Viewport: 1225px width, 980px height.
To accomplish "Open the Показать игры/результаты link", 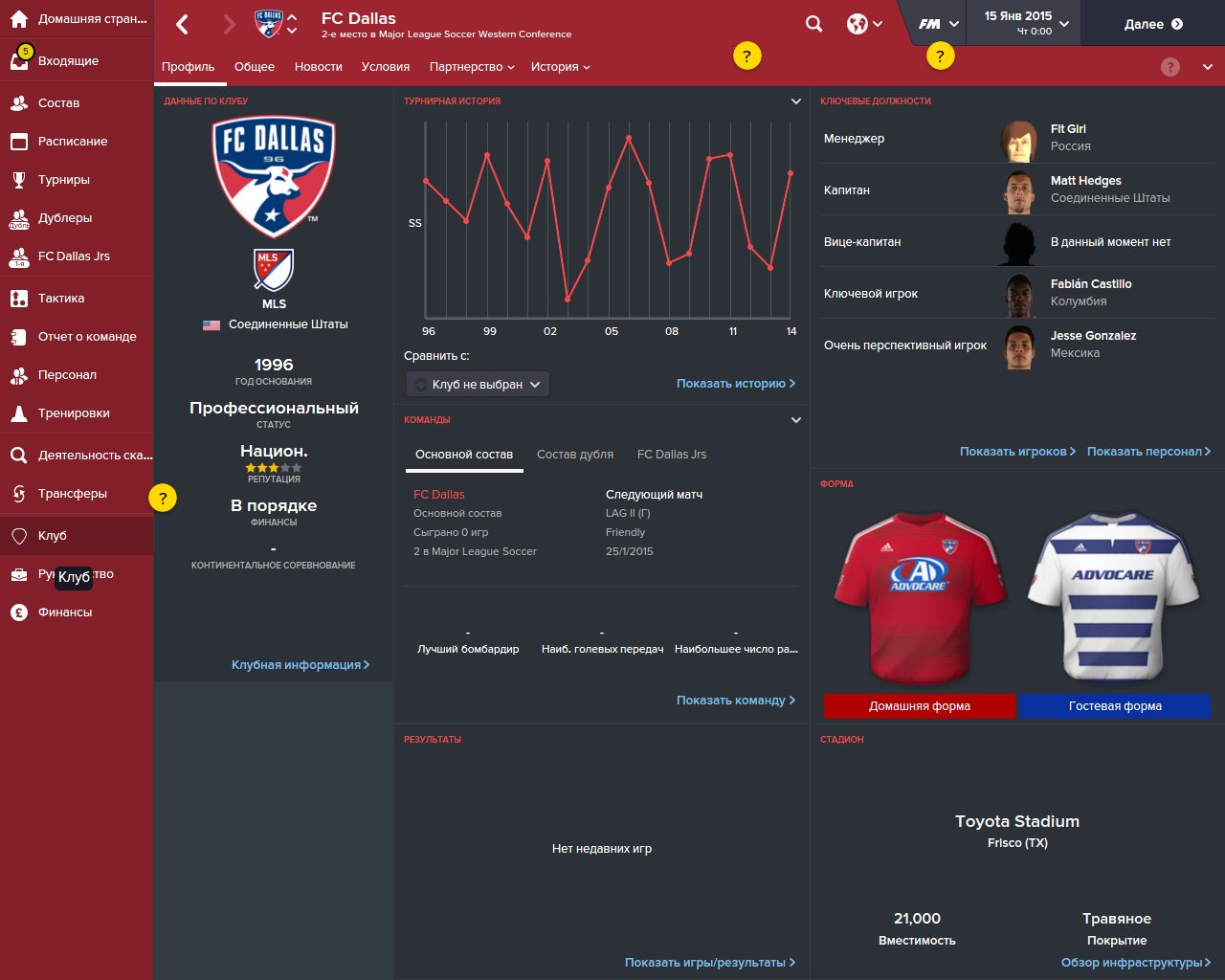I will (x=706, y=962).
